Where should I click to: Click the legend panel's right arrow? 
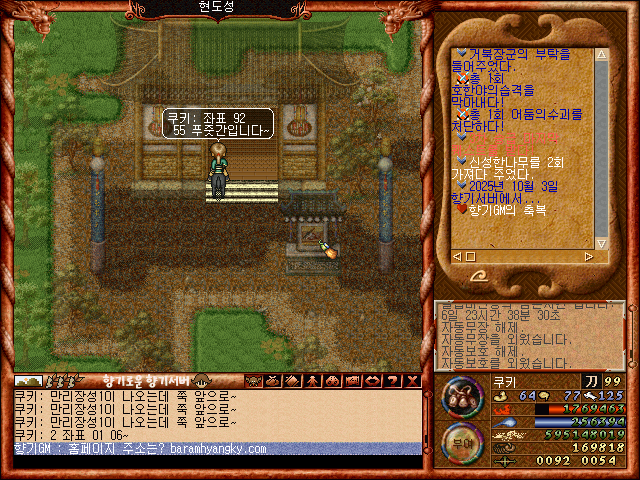pyautogui.click(x=589, y=256)
